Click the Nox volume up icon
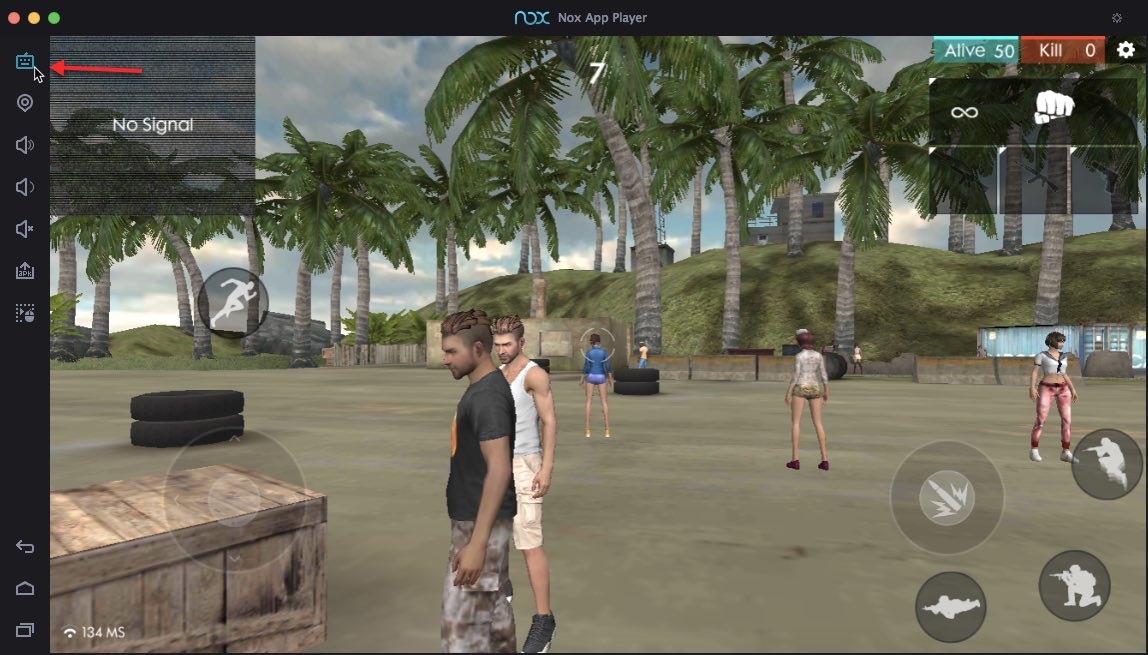Image resolution: width=1148 pixels, height=655 pixels. coord(25,145)
